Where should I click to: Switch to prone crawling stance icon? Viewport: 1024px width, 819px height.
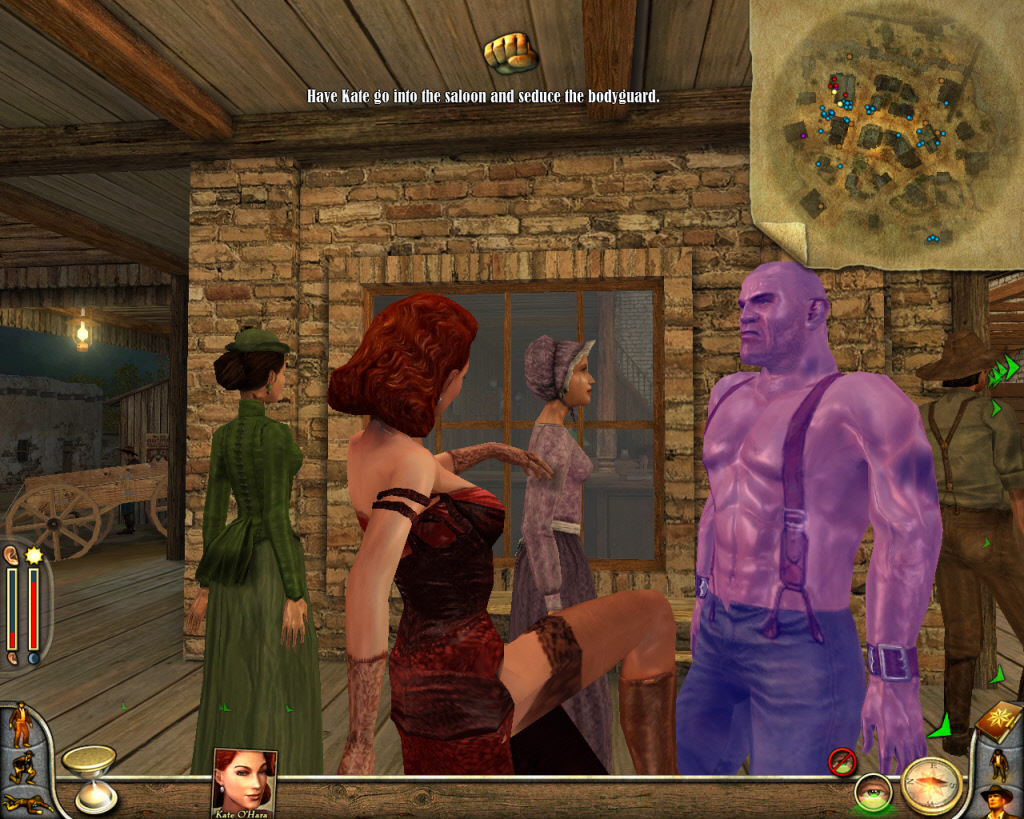(24, 802)
